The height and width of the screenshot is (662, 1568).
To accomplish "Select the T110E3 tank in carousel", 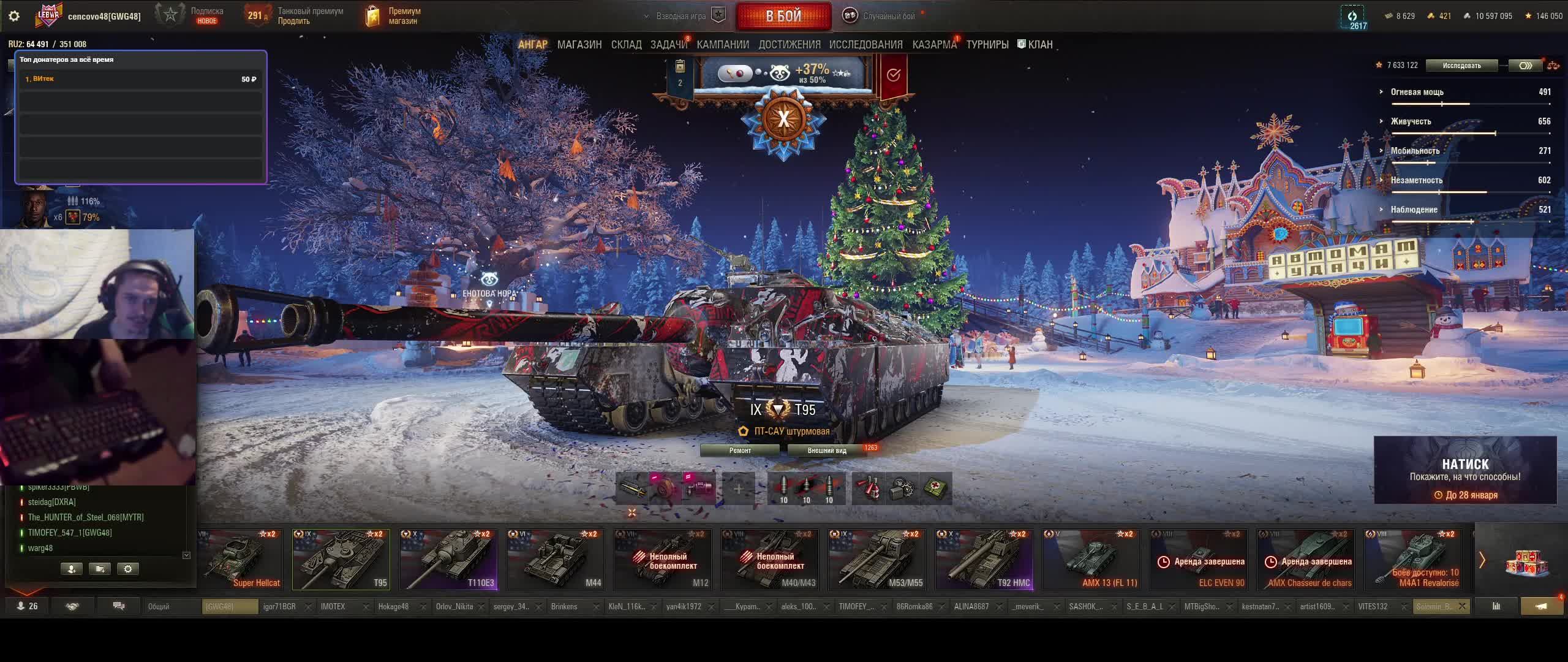I will [x=448, y=560].
